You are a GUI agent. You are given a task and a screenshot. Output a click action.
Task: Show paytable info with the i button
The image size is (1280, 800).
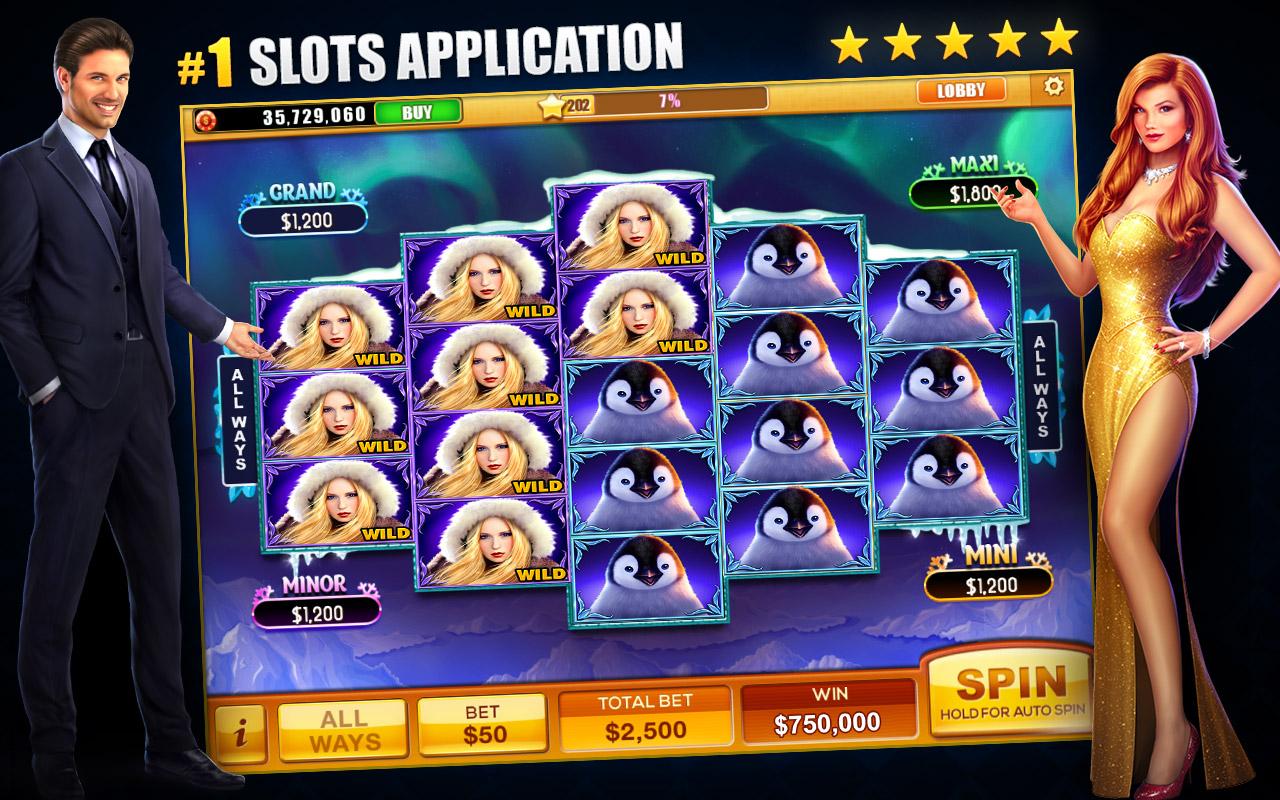pos(240,734)
